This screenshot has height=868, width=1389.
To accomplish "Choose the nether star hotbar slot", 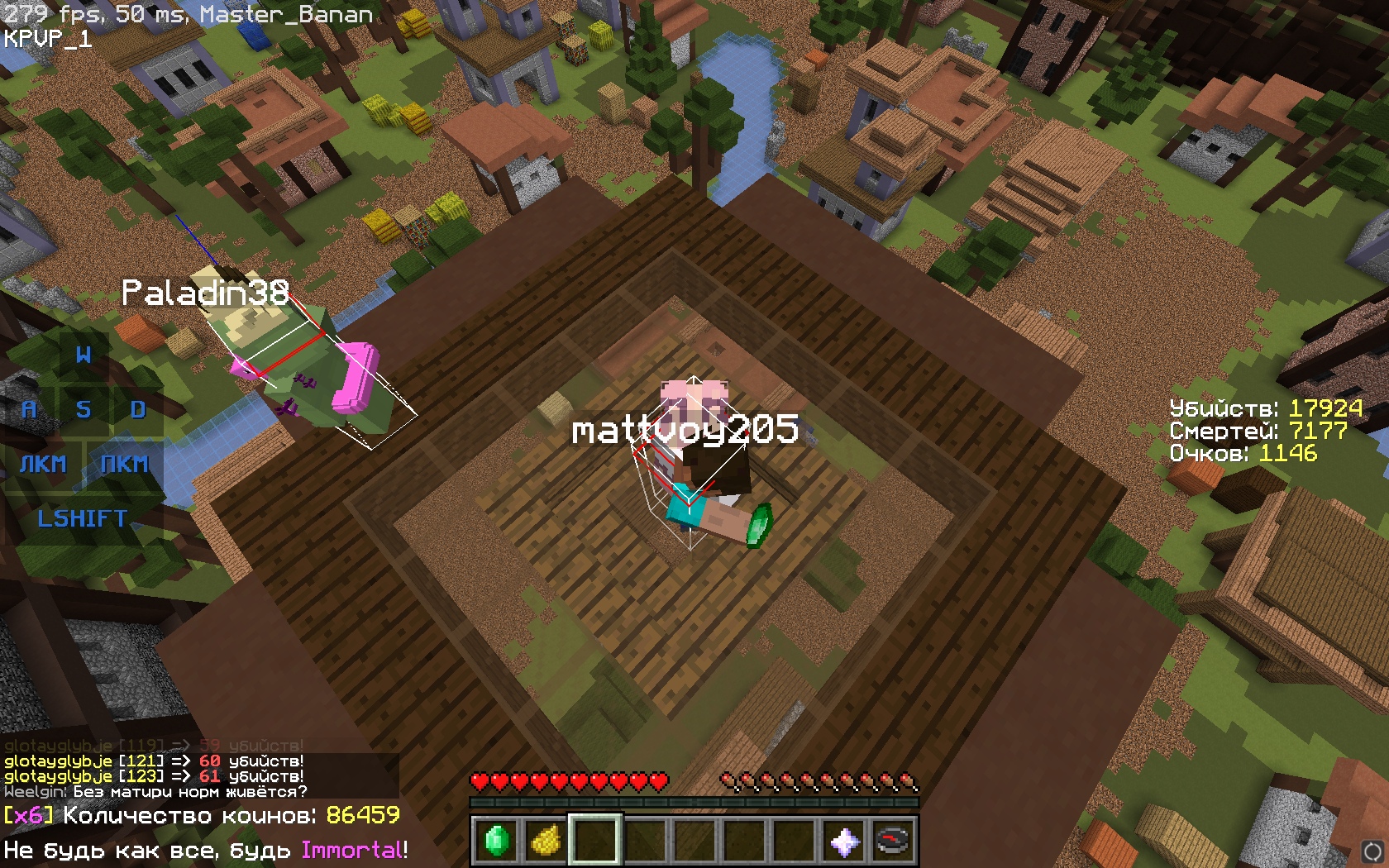I will 843,841.
